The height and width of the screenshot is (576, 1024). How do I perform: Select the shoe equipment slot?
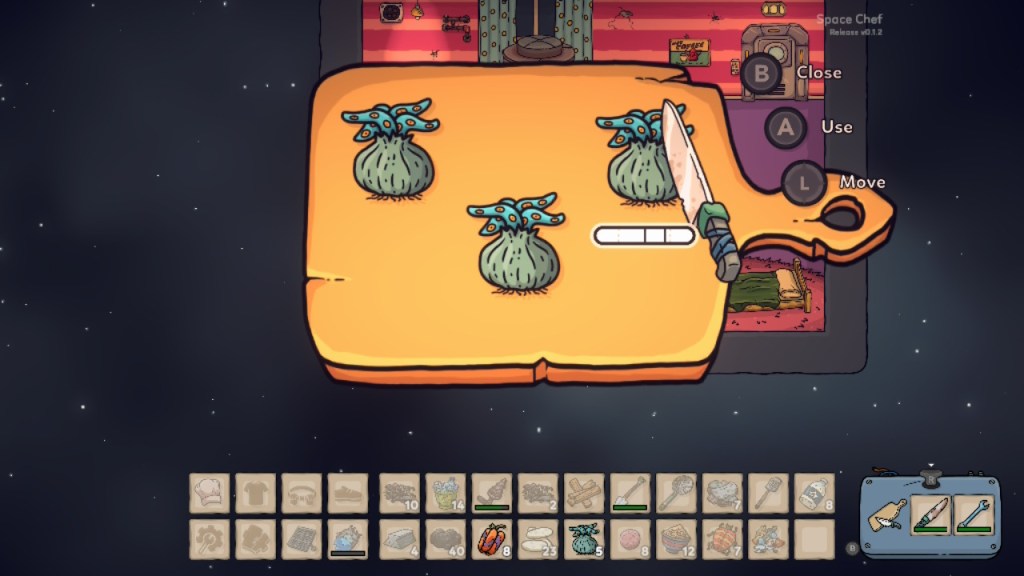click(x=348, y=493)
